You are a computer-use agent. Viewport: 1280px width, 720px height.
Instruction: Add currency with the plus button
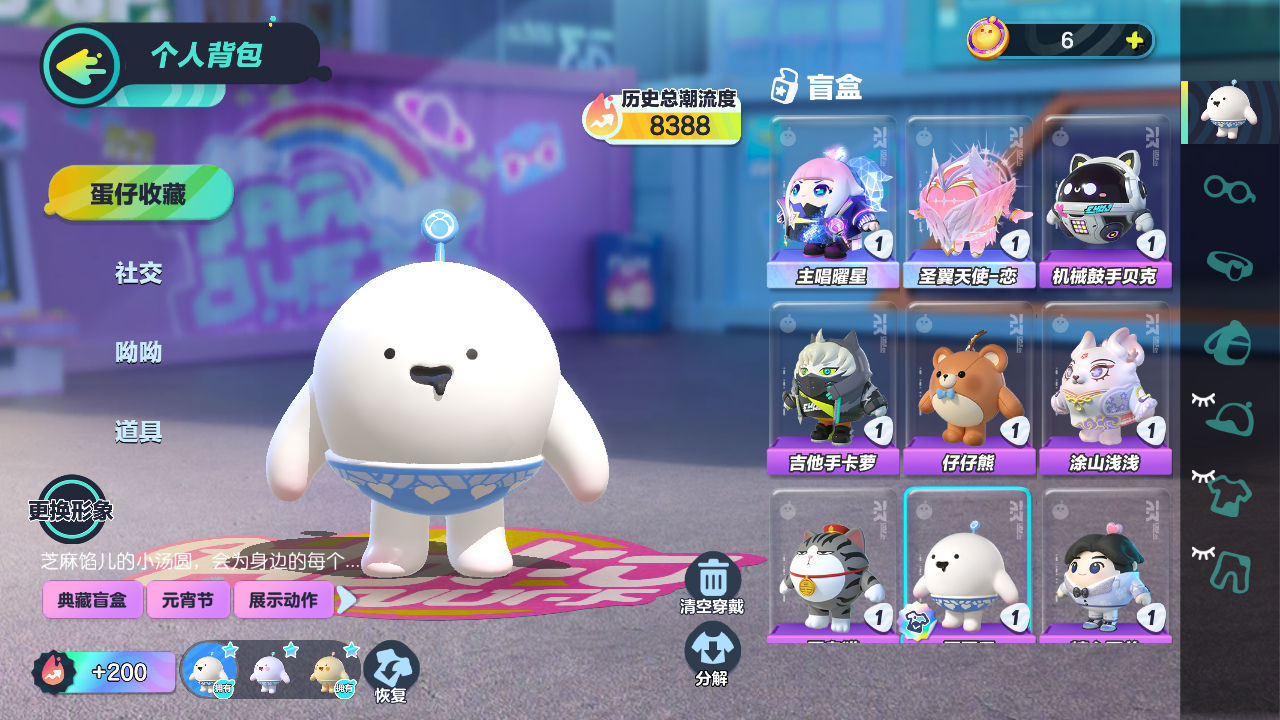[x=1134, y=40]
